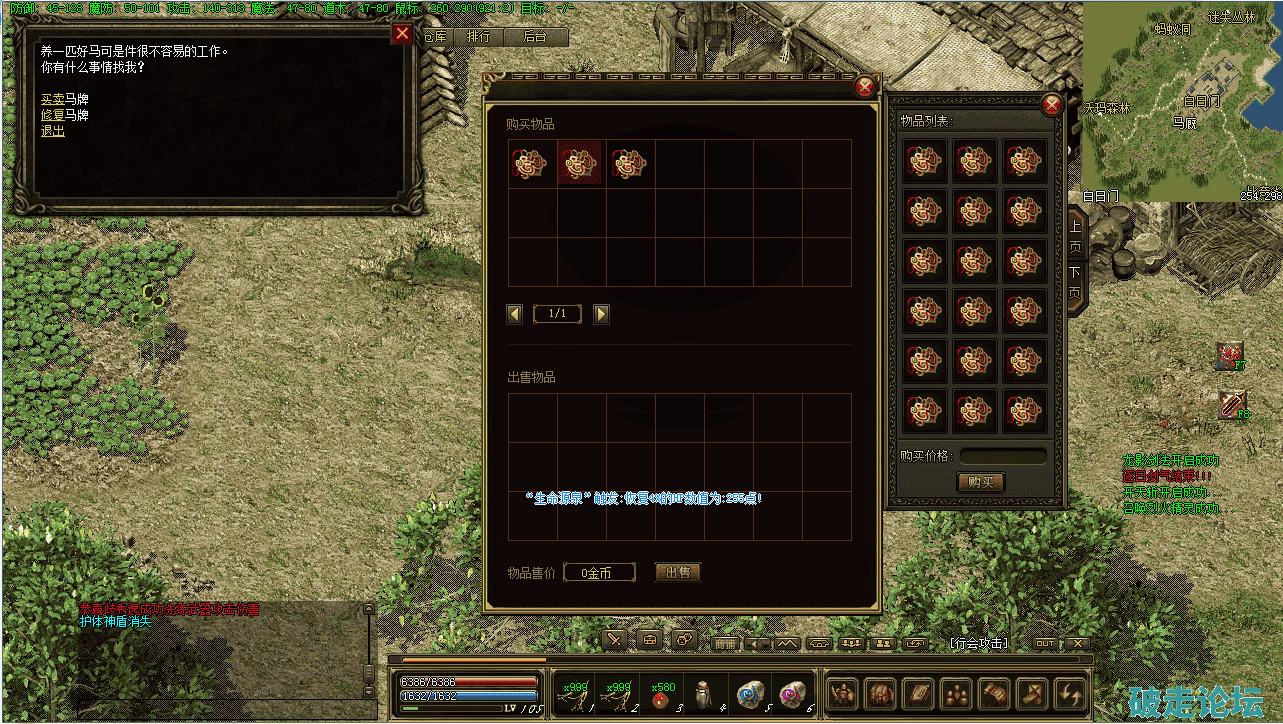This screenshot has width=1283, height=724.
Task: Close the horse keeper dialogue box
Action: pos(402,35)
